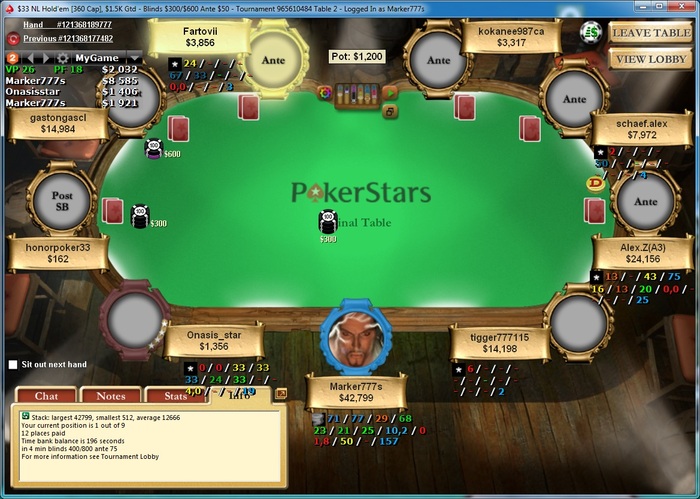The image size is (700, 499).
Task: Open the Previous hand history link
Action: click(67, 38)
